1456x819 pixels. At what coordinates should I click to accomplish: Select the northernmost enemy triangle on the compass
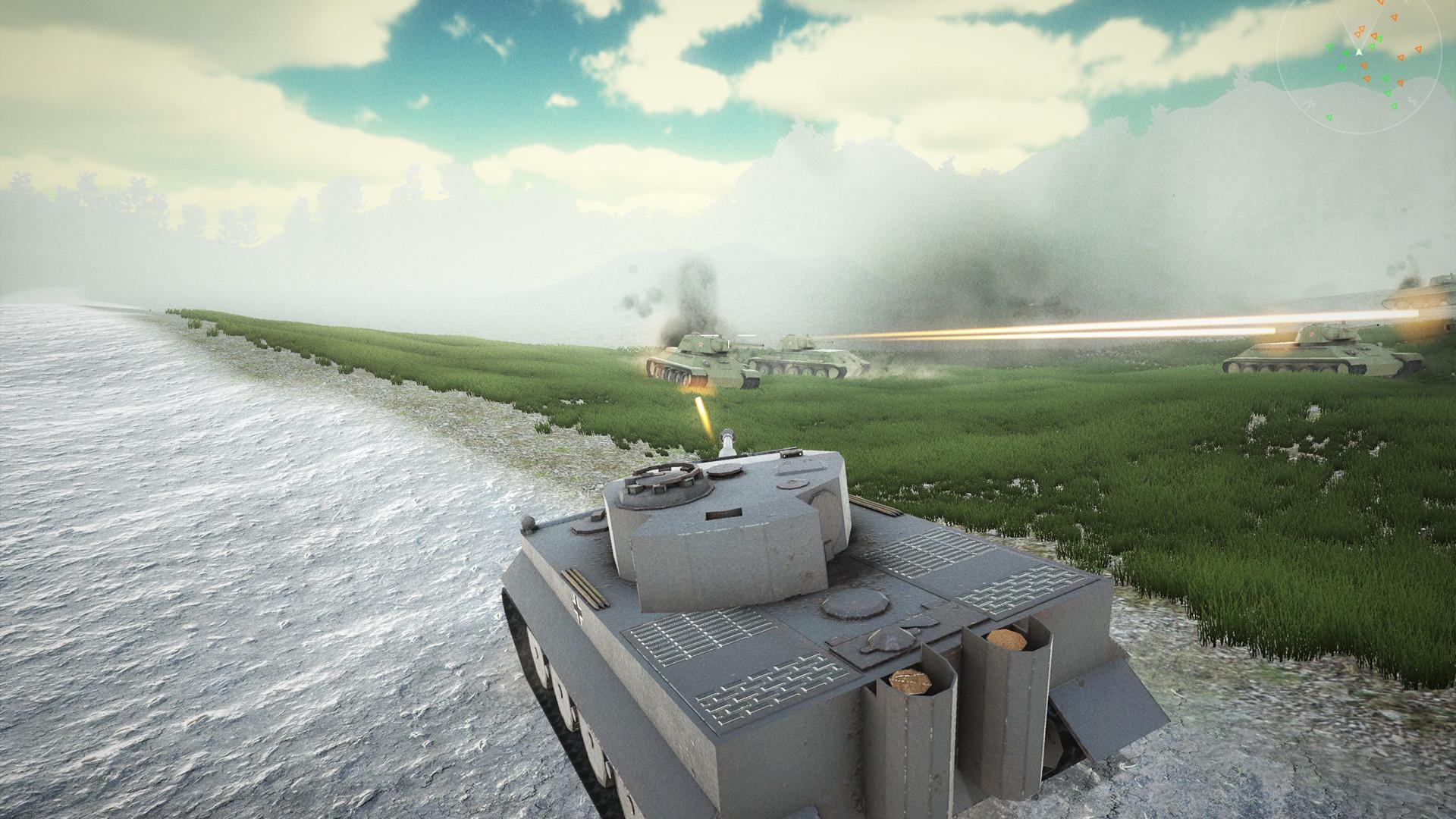[1381, 2]
